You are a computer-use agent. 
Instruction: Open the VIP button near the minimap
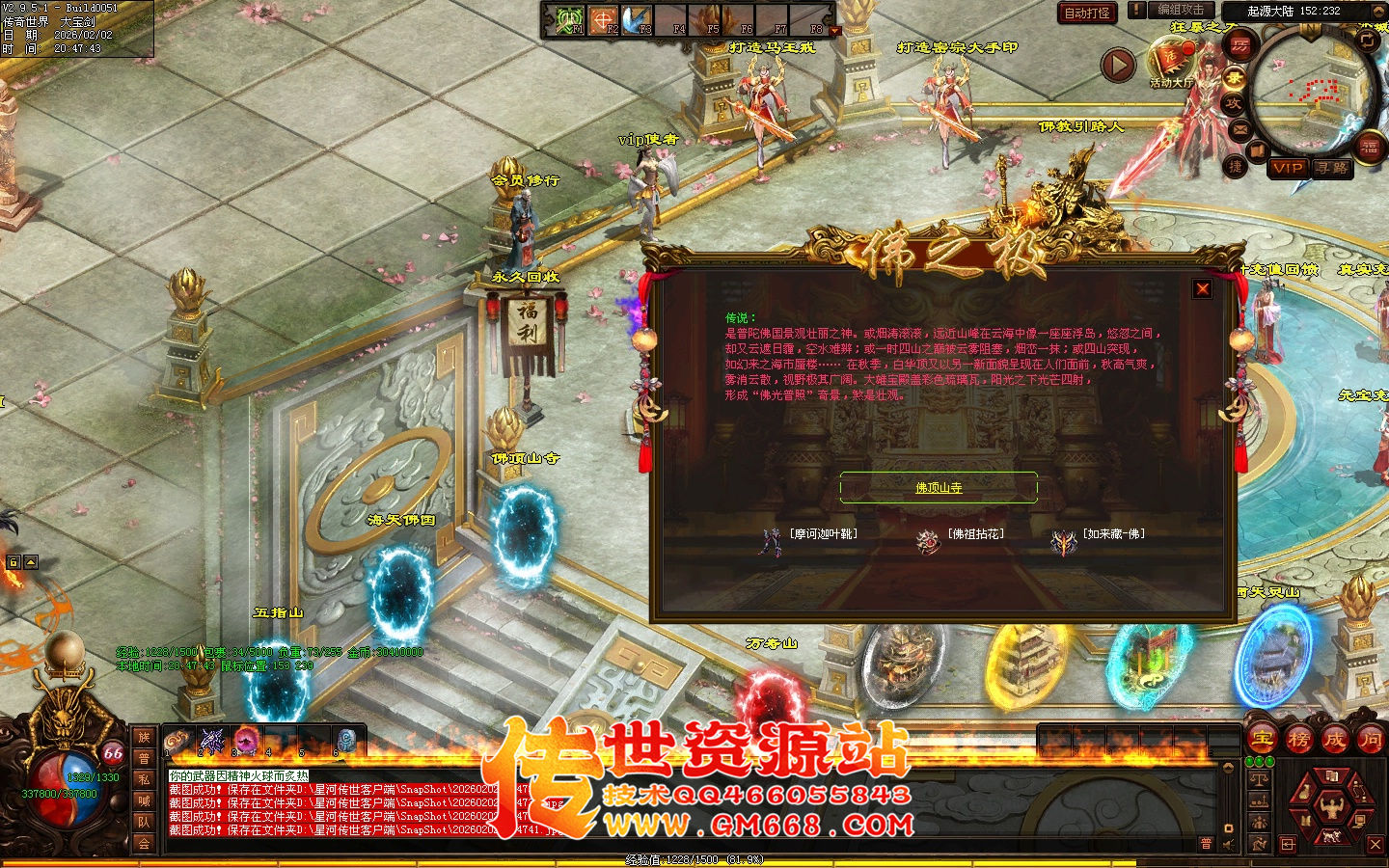coord(1288,170)
